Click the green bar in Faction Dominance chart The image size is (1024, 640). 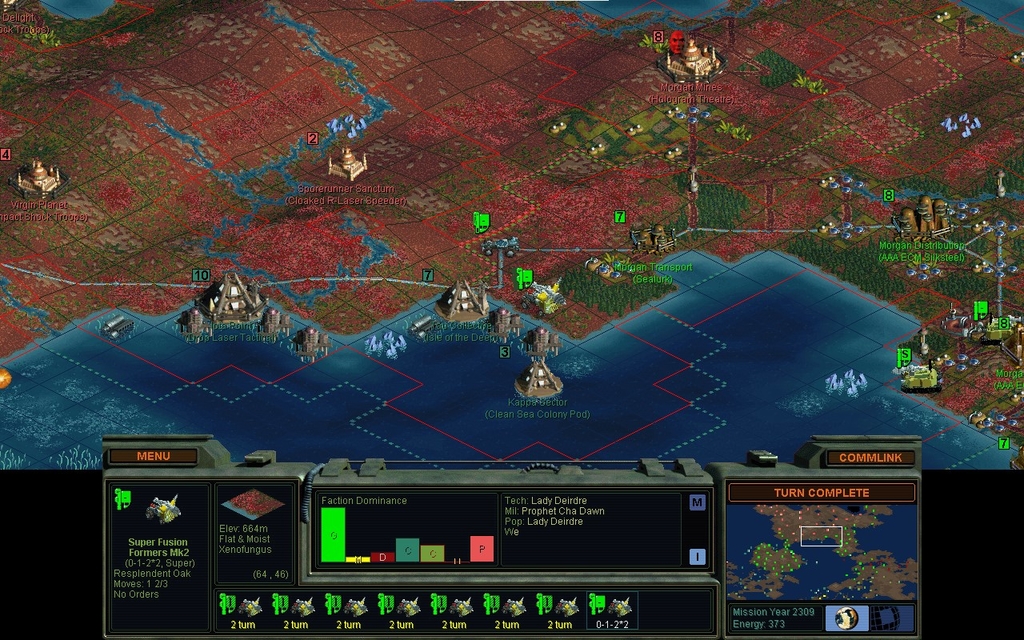point(333,534)
